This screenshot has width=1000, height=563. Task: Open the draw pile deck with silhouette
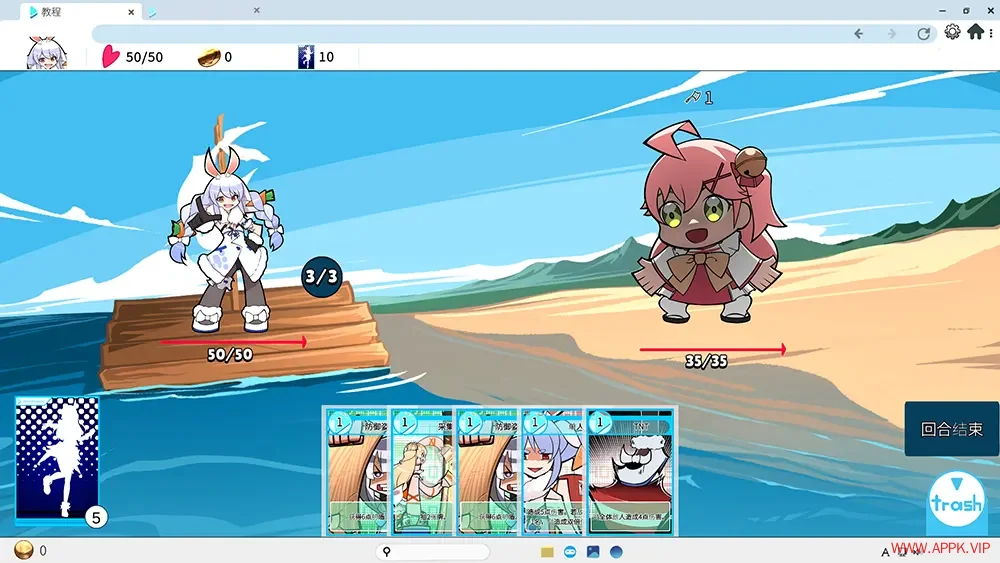[58, 459]
